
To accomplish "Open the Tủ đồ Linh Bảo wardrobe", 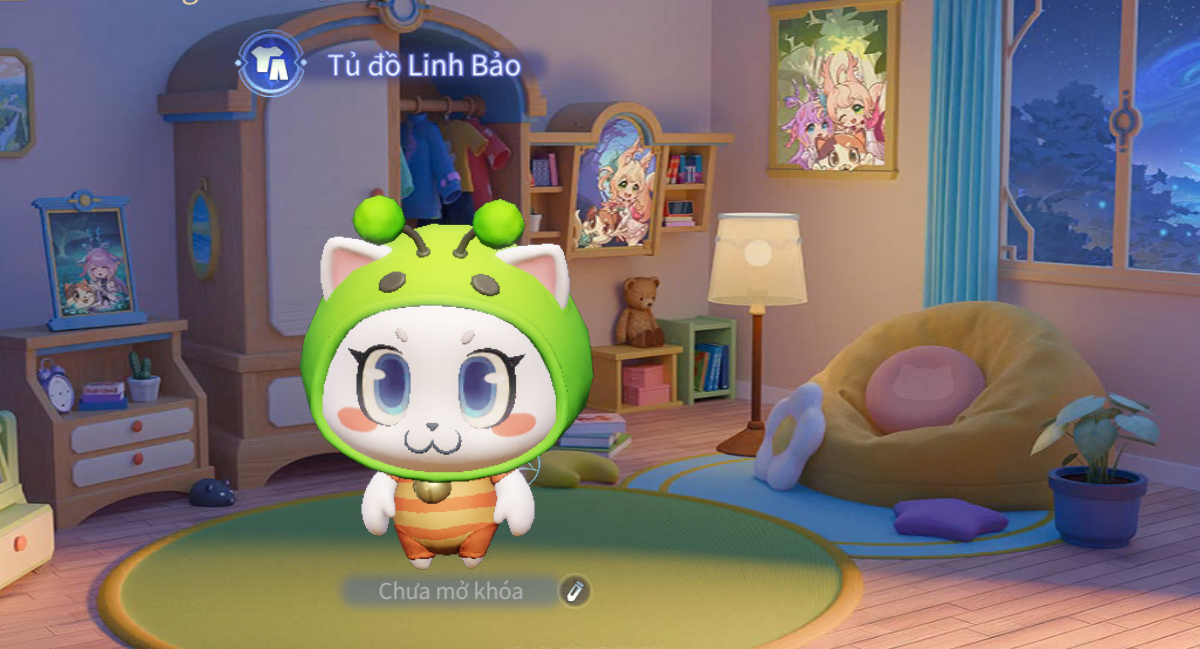I will tap(271, 65).
